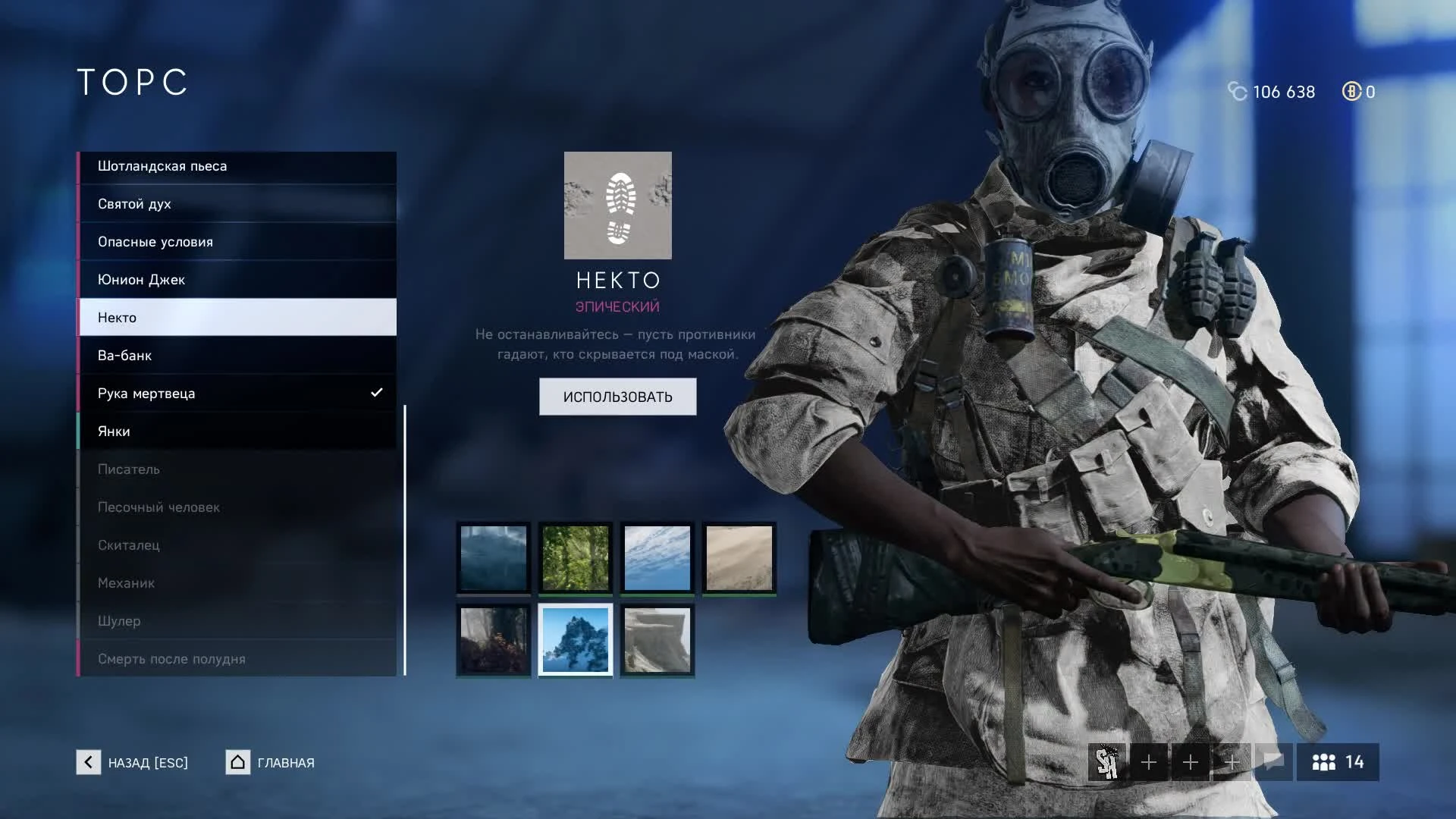Pick the blue sky clouds variant thumbnail
This screenshot has width=1456, height=819.
657,558
